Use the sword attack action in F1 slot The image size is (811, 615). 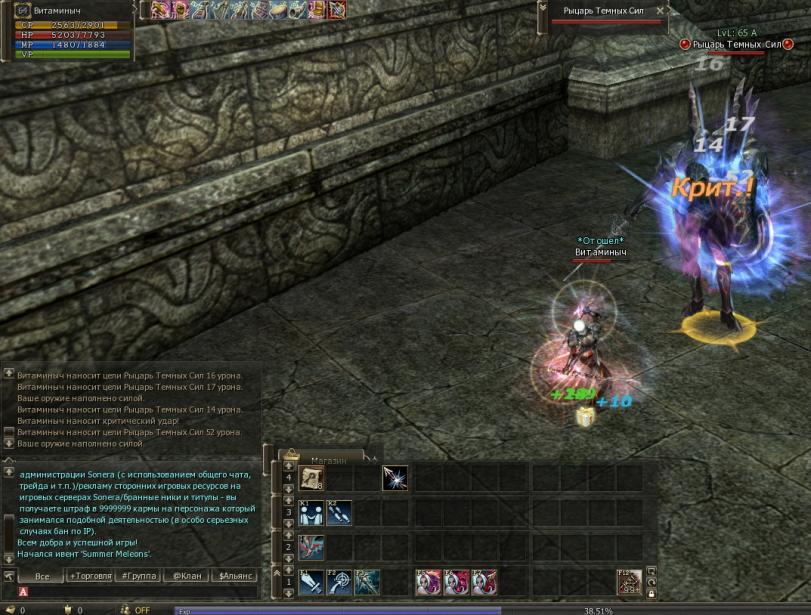[311, 581]
